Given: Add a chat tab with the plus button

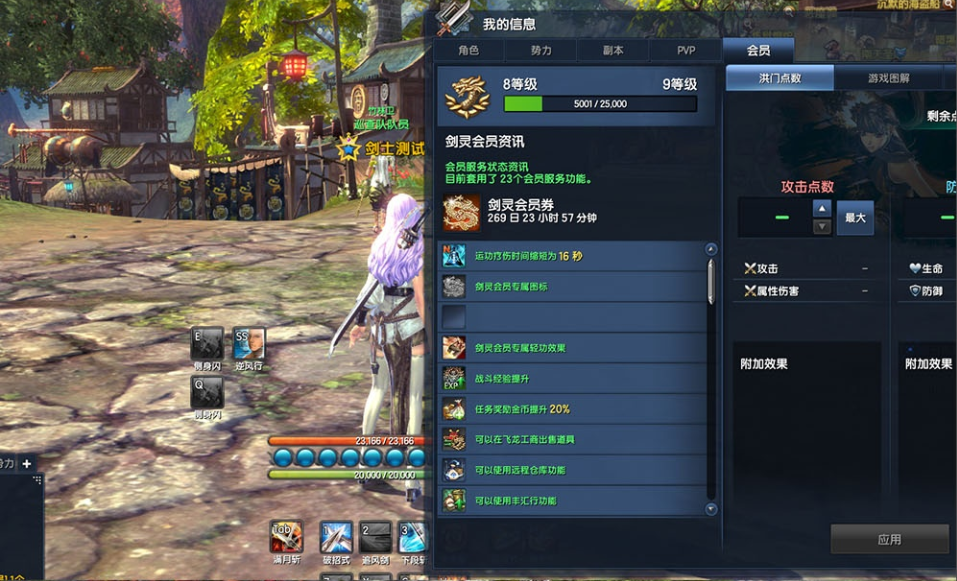Looking at the screenshot, I should 27,463.
